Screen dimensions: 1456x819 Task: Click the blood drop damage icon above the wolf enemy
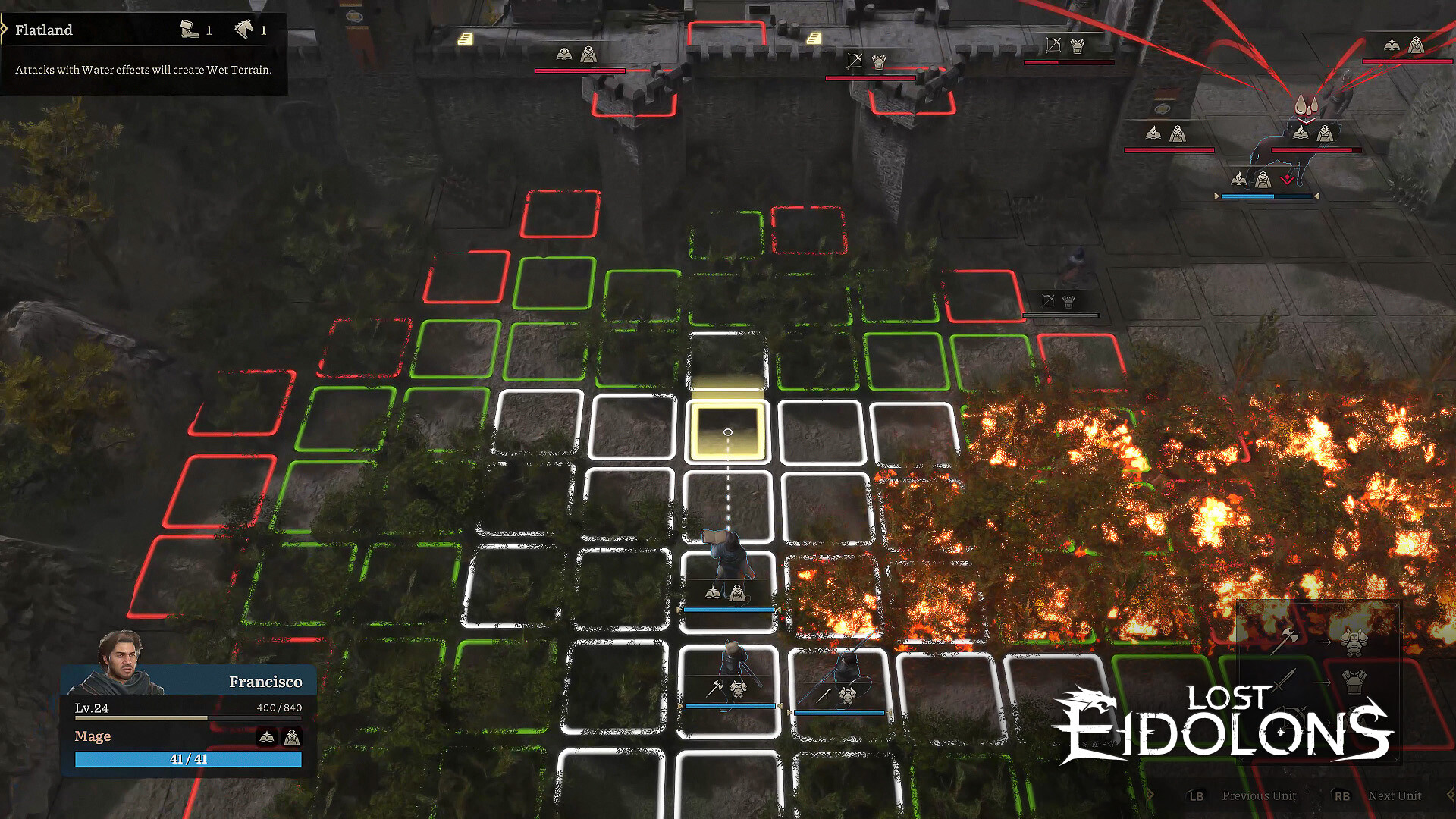(1306, 105)
